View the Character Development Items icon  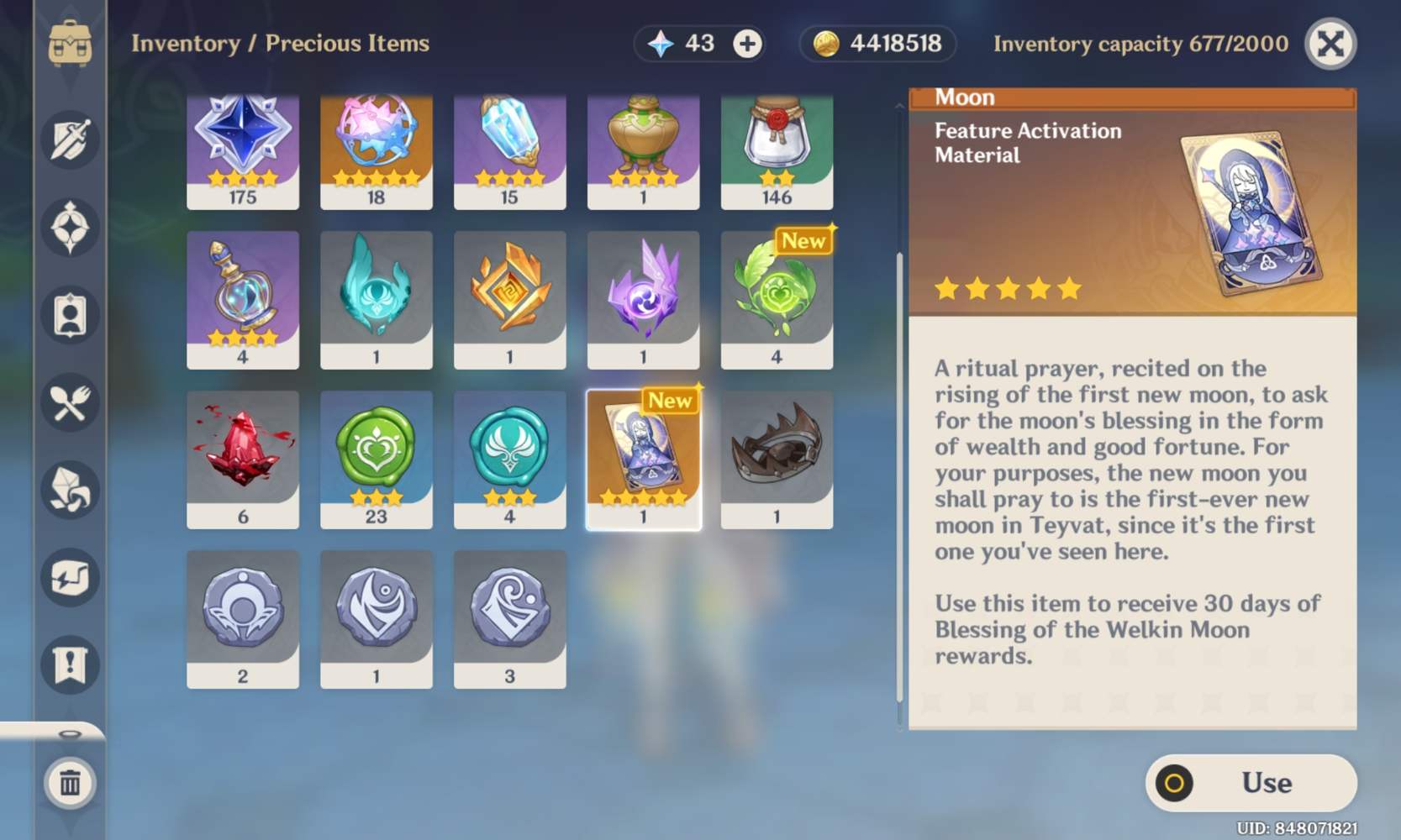click(x=71, y=314)
